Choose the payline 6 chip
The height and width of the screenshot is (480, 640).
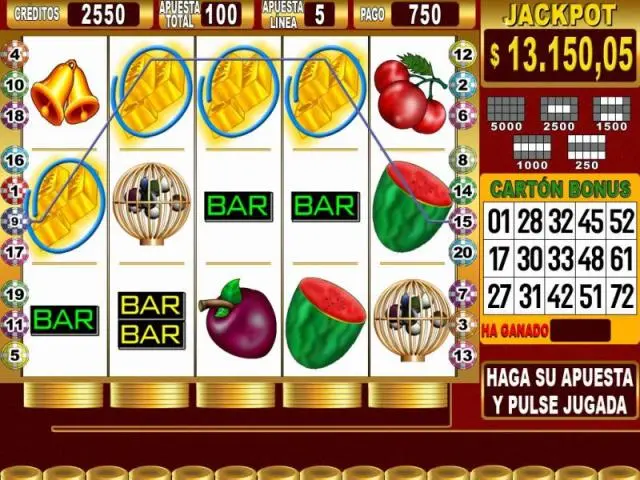(x=463, y=116)
